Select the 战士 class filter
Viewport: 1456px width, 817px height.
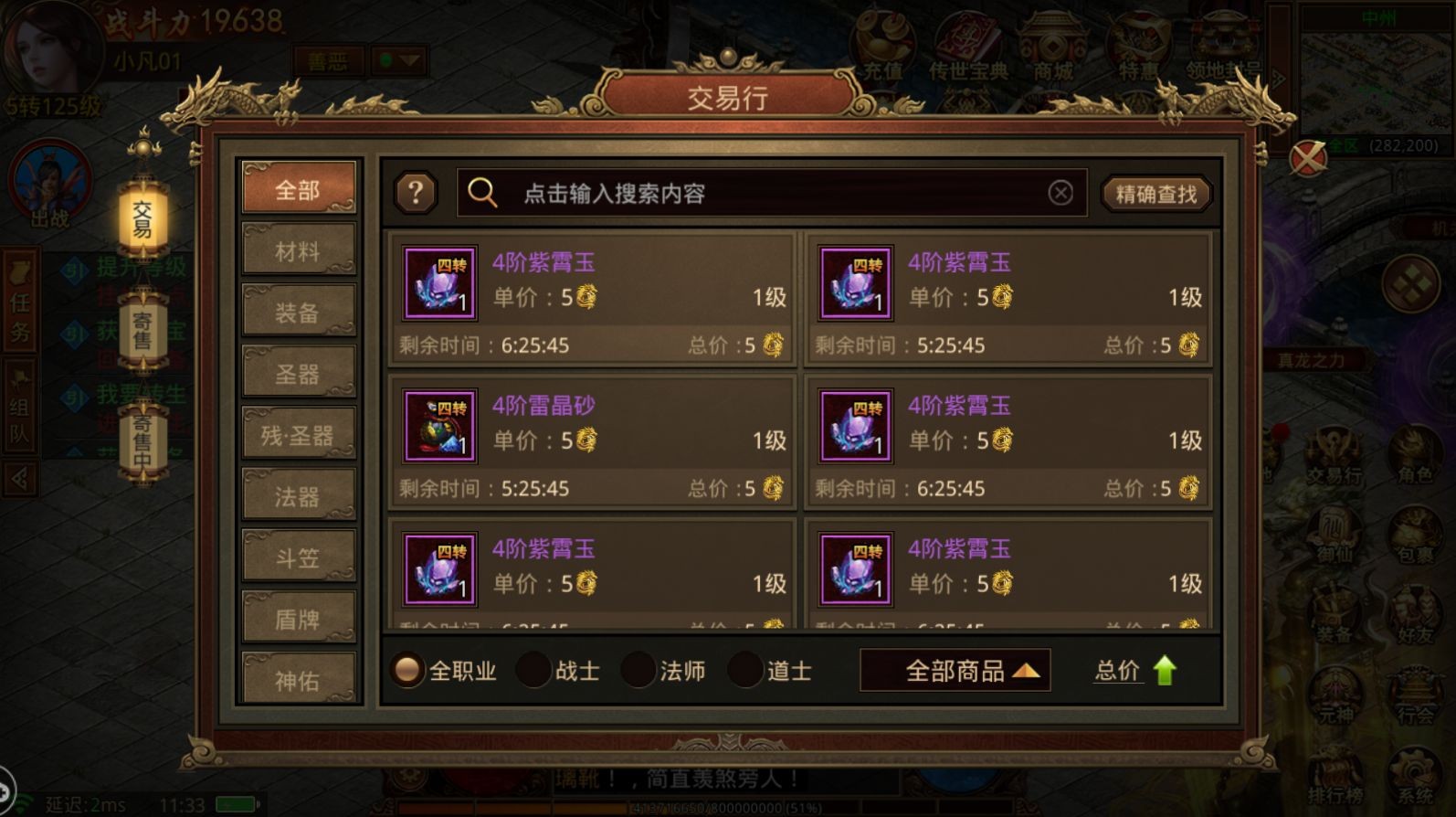pyautogui.click(x=532, y=670)
